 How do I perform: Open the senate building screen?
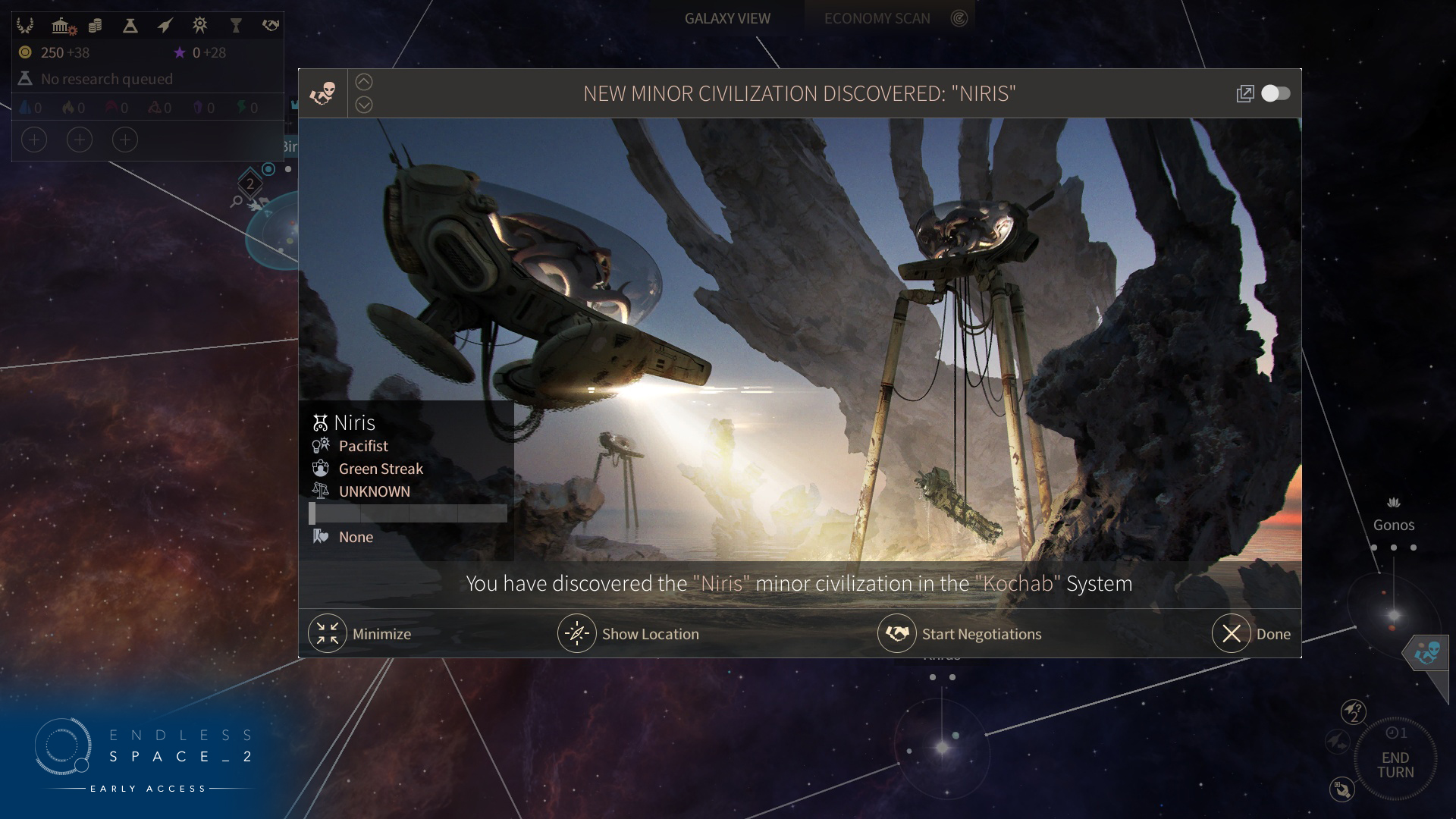click(x=61, y=26)
